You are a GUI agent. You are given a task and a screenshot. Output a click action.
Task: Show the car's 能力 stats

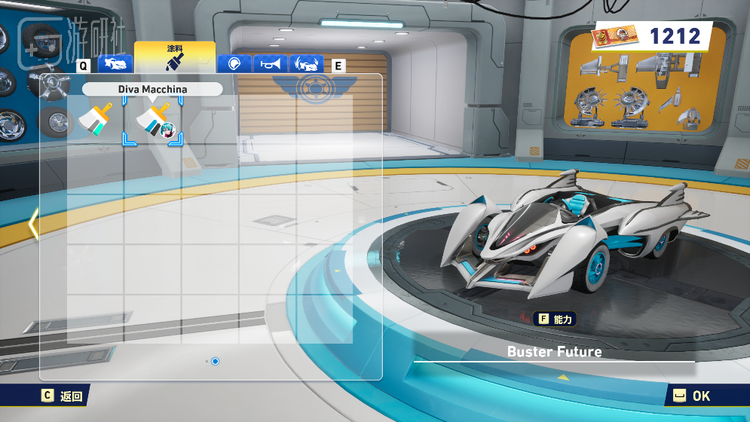[x=555, y=319]
